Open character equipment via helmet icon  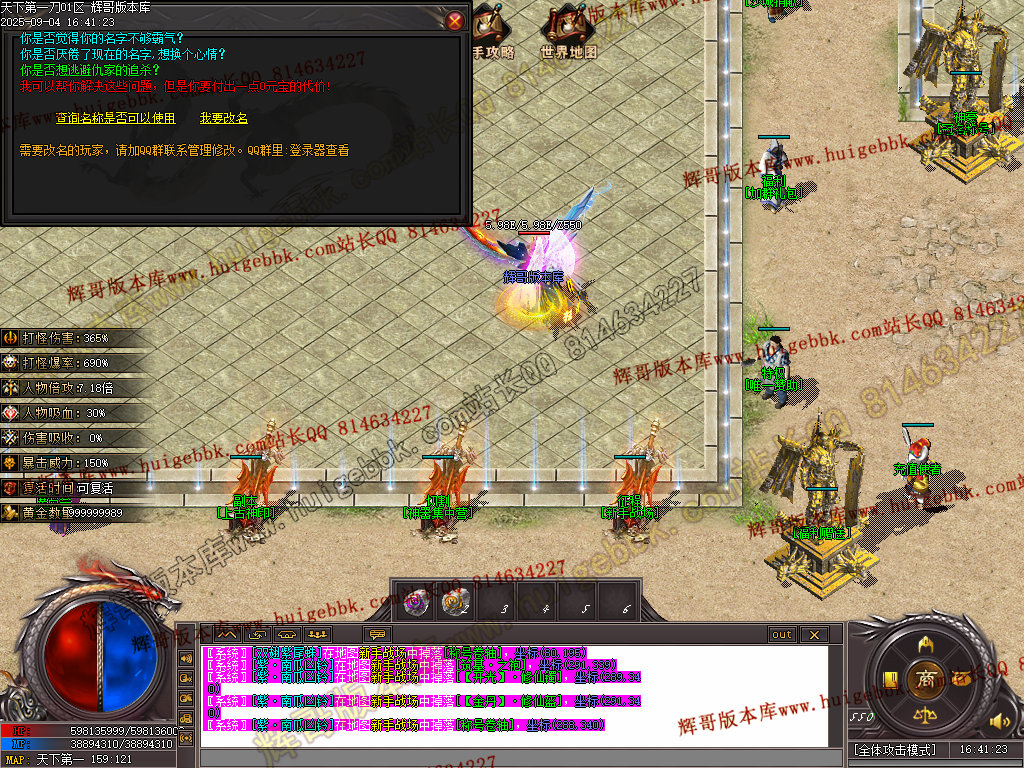click(x=925, y=643)
